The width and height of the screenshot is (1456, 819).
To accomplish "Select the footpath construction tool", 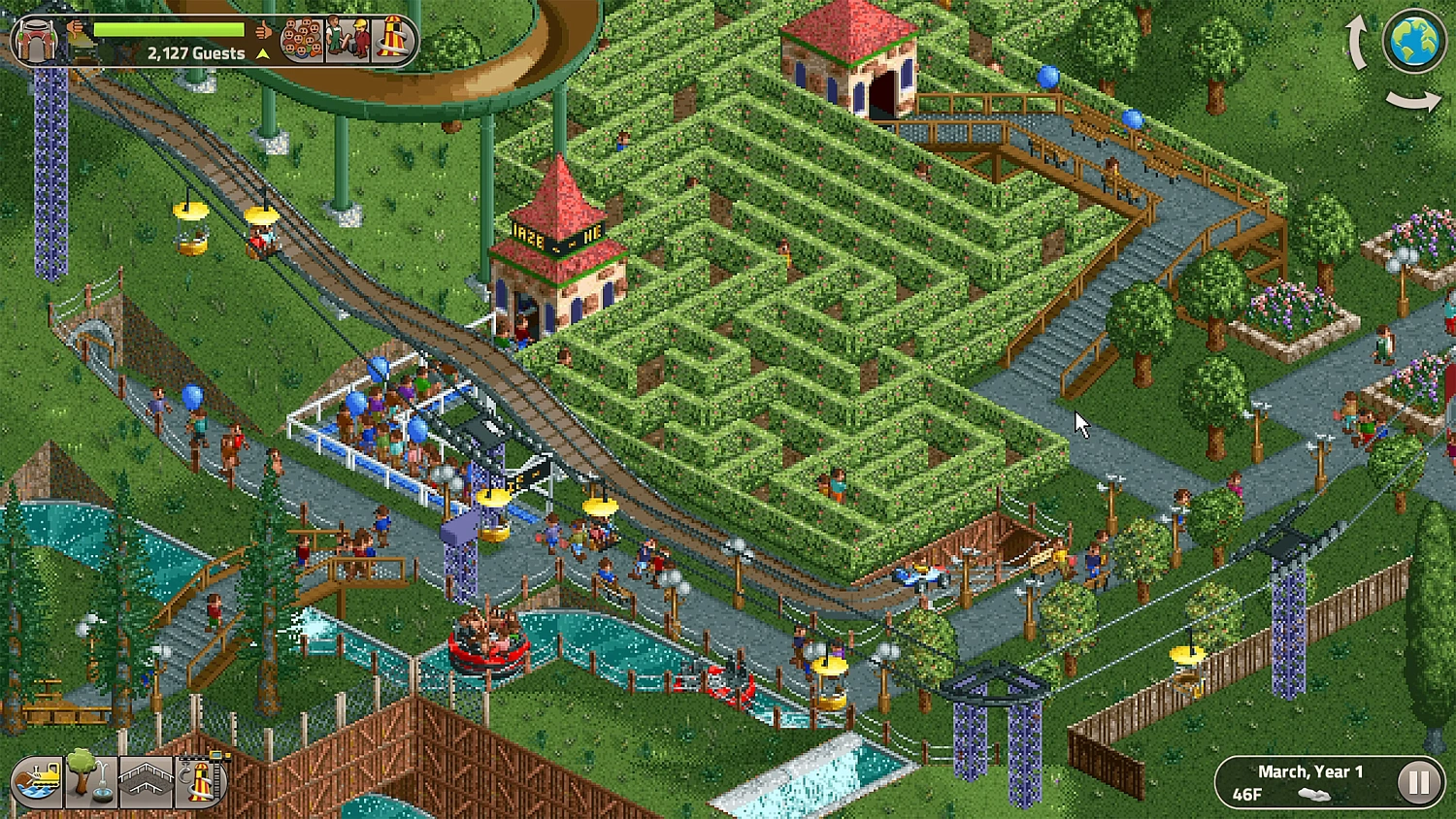I will (143, 779).
